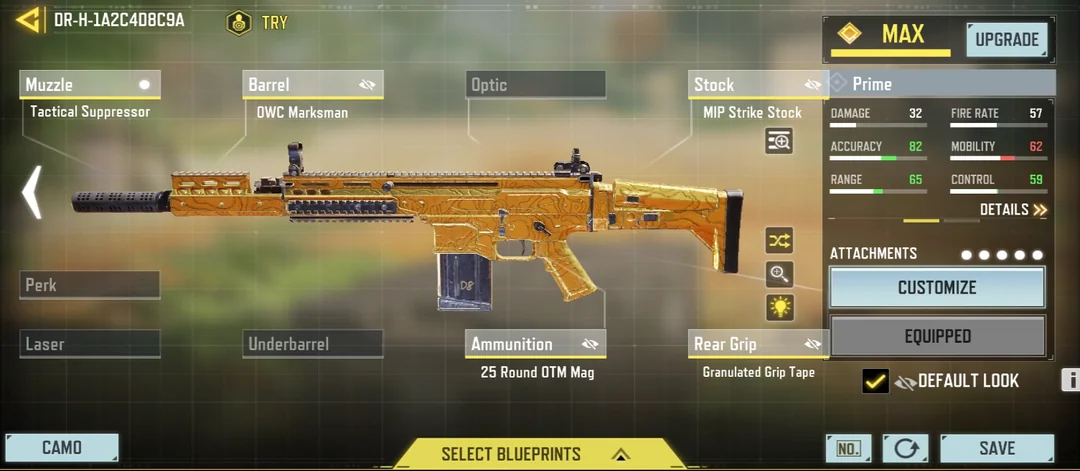Toggle the light bulb icon
Screen dimensions: 1080x471
pyautogui.click(x=779, y=307)
